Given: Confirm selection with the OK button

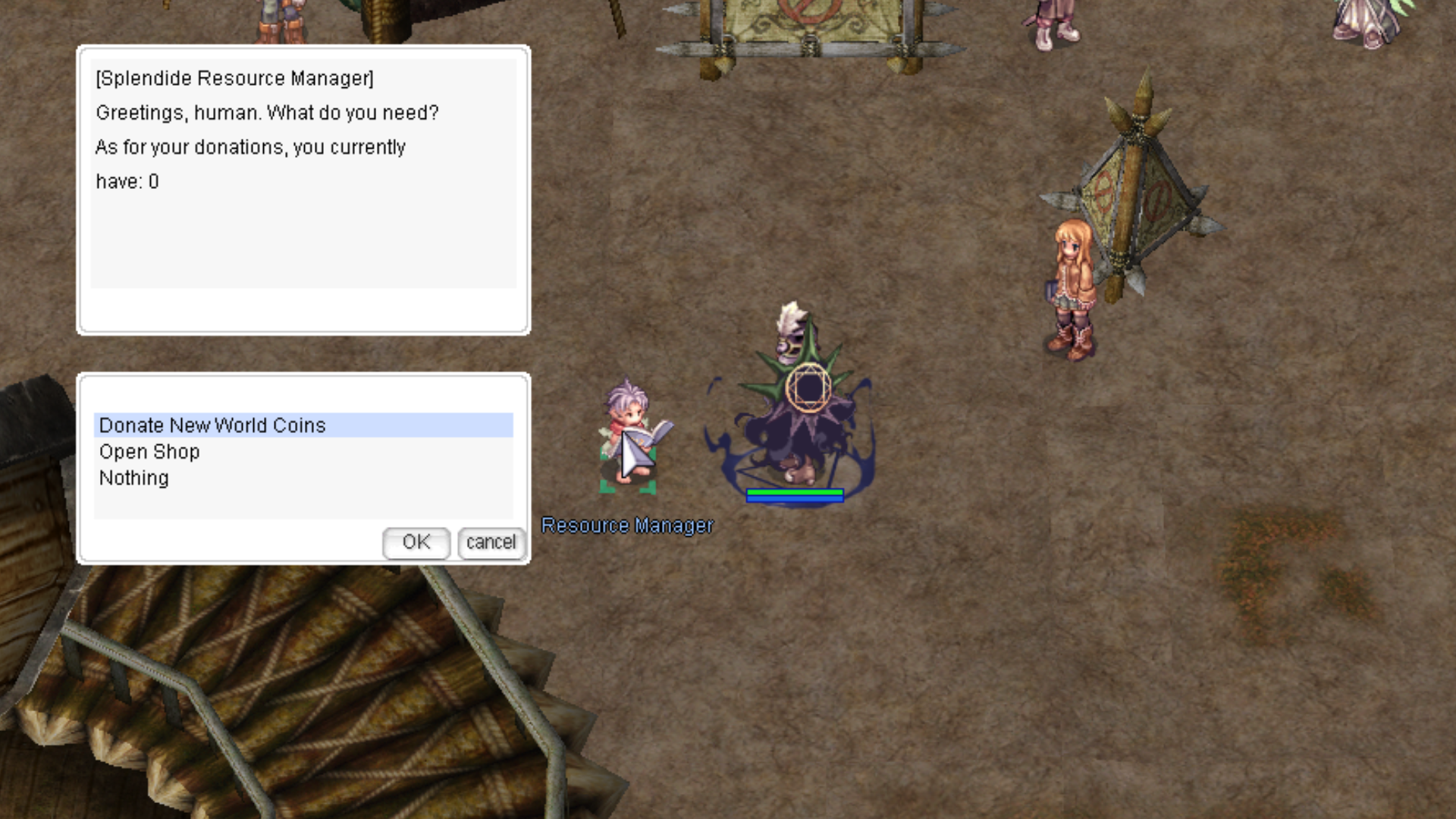Looking at the screenshot, I should tap(416, 543).
